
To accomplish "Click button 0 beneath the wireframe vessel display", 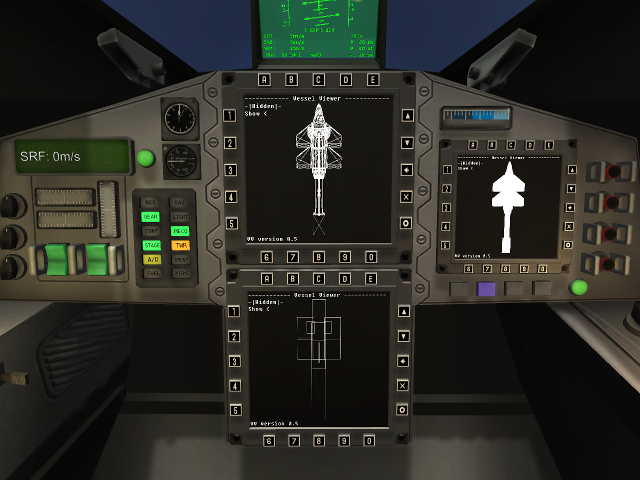I will [x=372, y=257].
